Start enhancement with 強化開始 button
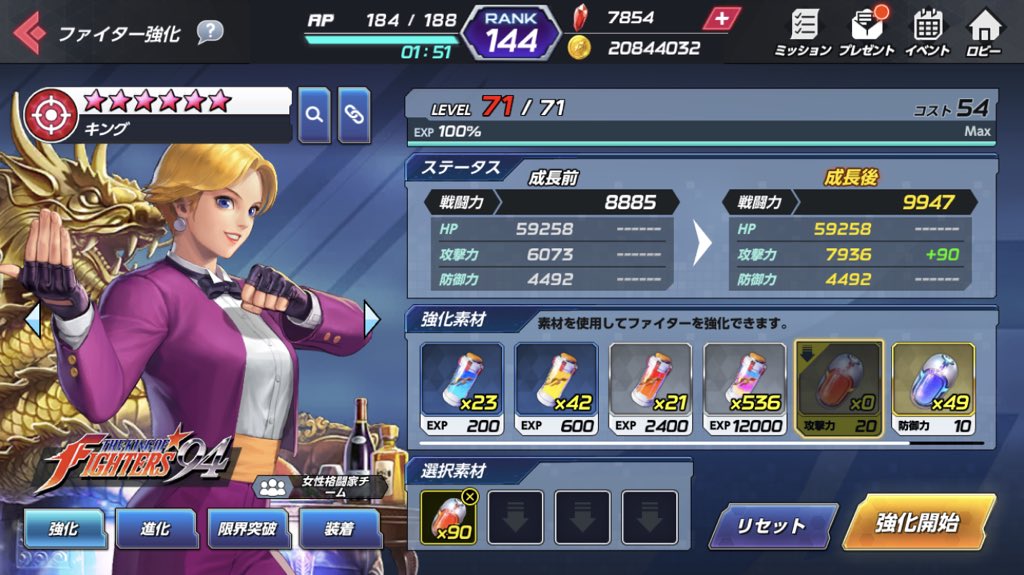This screenshot has height=575, width=1024. tap(916, 522)
